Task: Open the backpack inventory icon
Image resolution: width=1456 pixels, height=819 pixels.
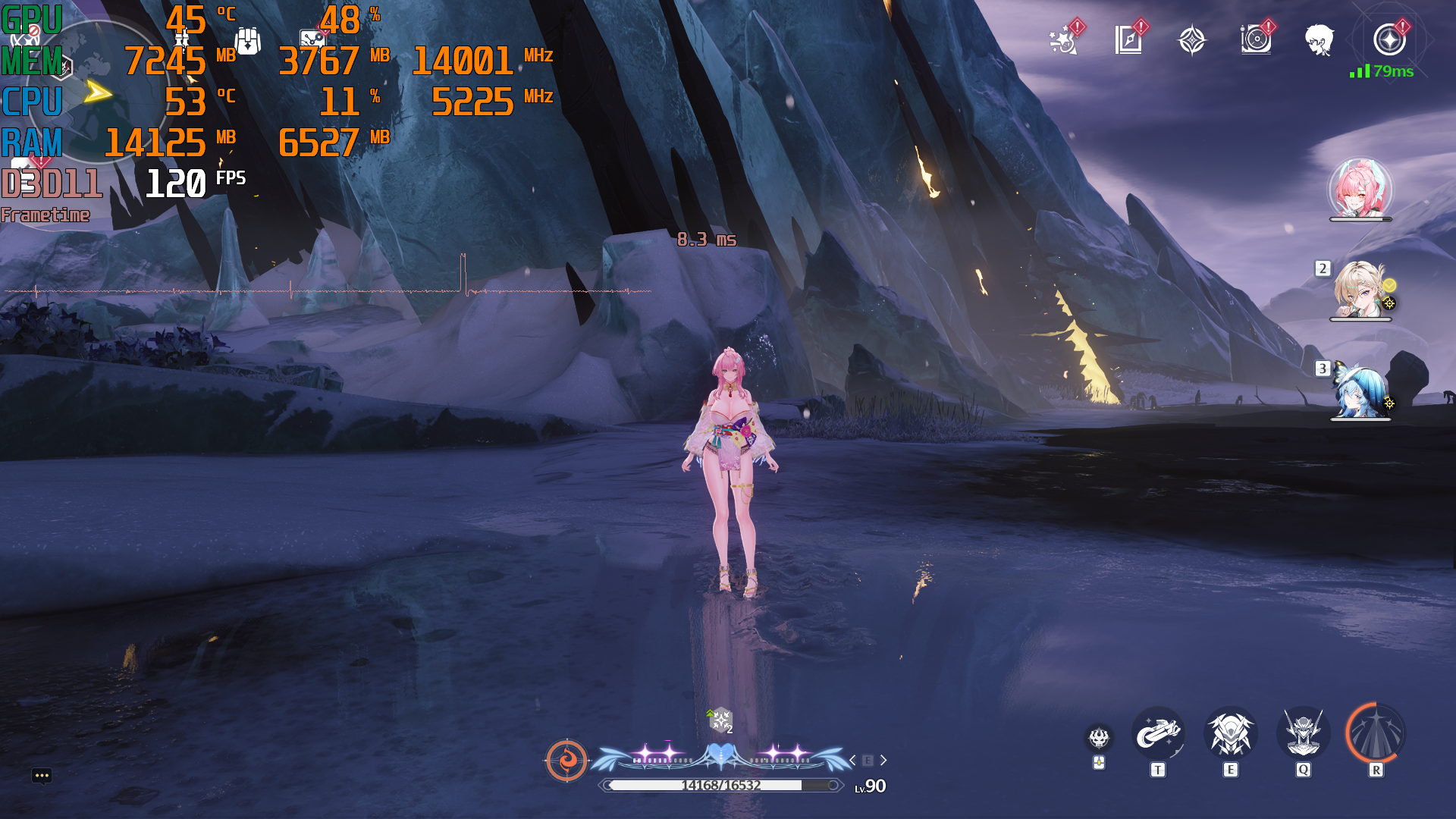Action: tap(248, 42)
